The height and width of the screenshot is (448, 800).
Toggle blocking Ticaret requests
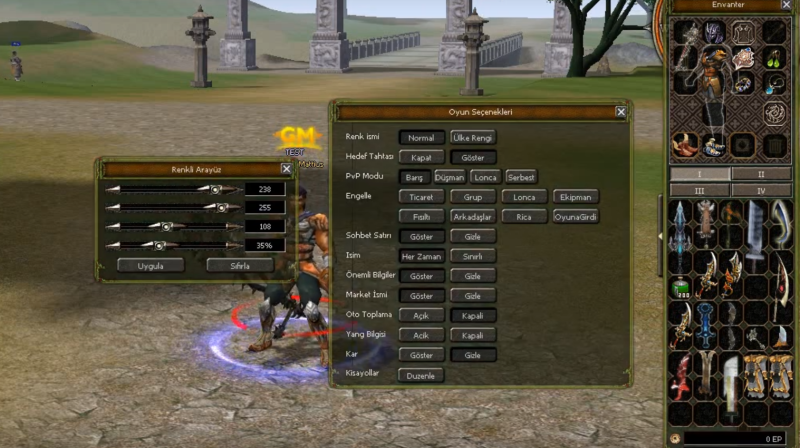point(421,197)
